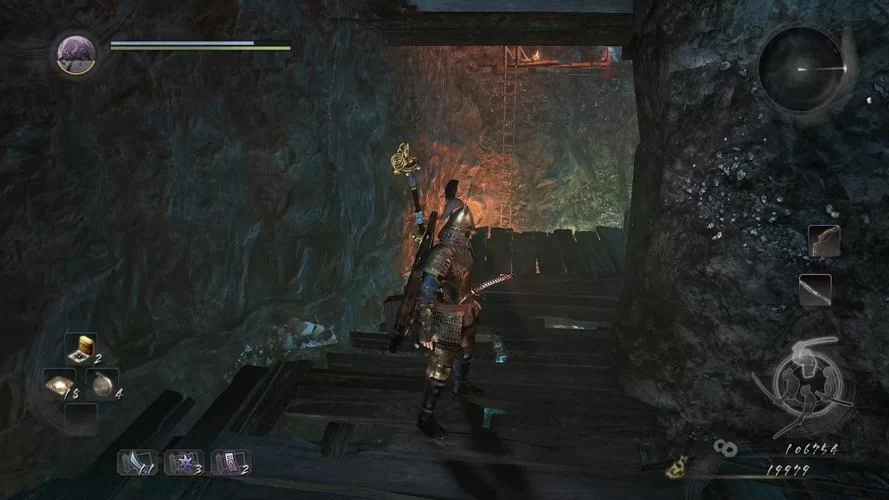Image resolution: width=889 pixels, height=500 pixels.
Task: Select the spear weapon slot
Action: (815, 290)
